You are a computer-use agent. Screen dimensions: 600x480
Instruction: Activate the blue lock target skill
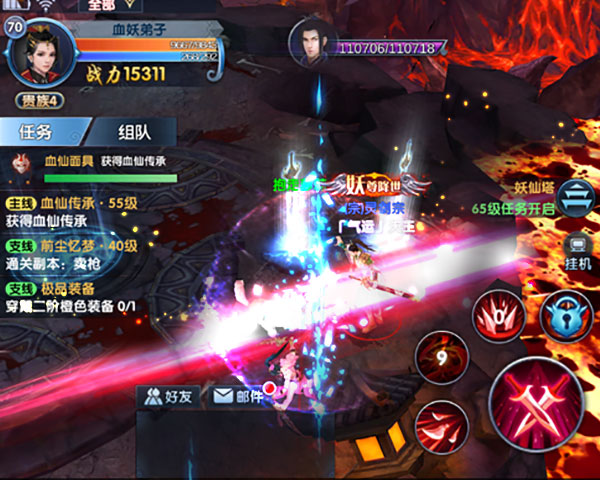coord(567,318)
